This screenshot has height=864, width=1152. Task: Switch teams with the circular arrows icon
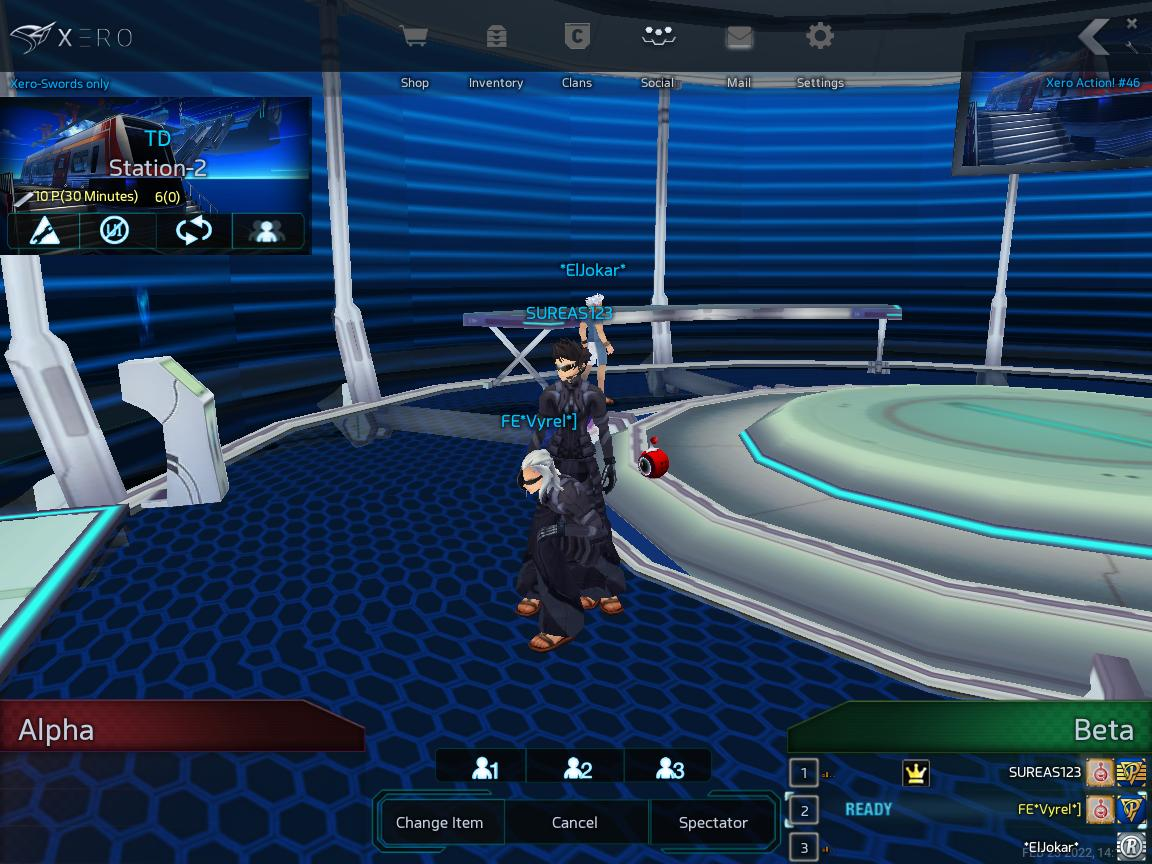tap(194, 231)
